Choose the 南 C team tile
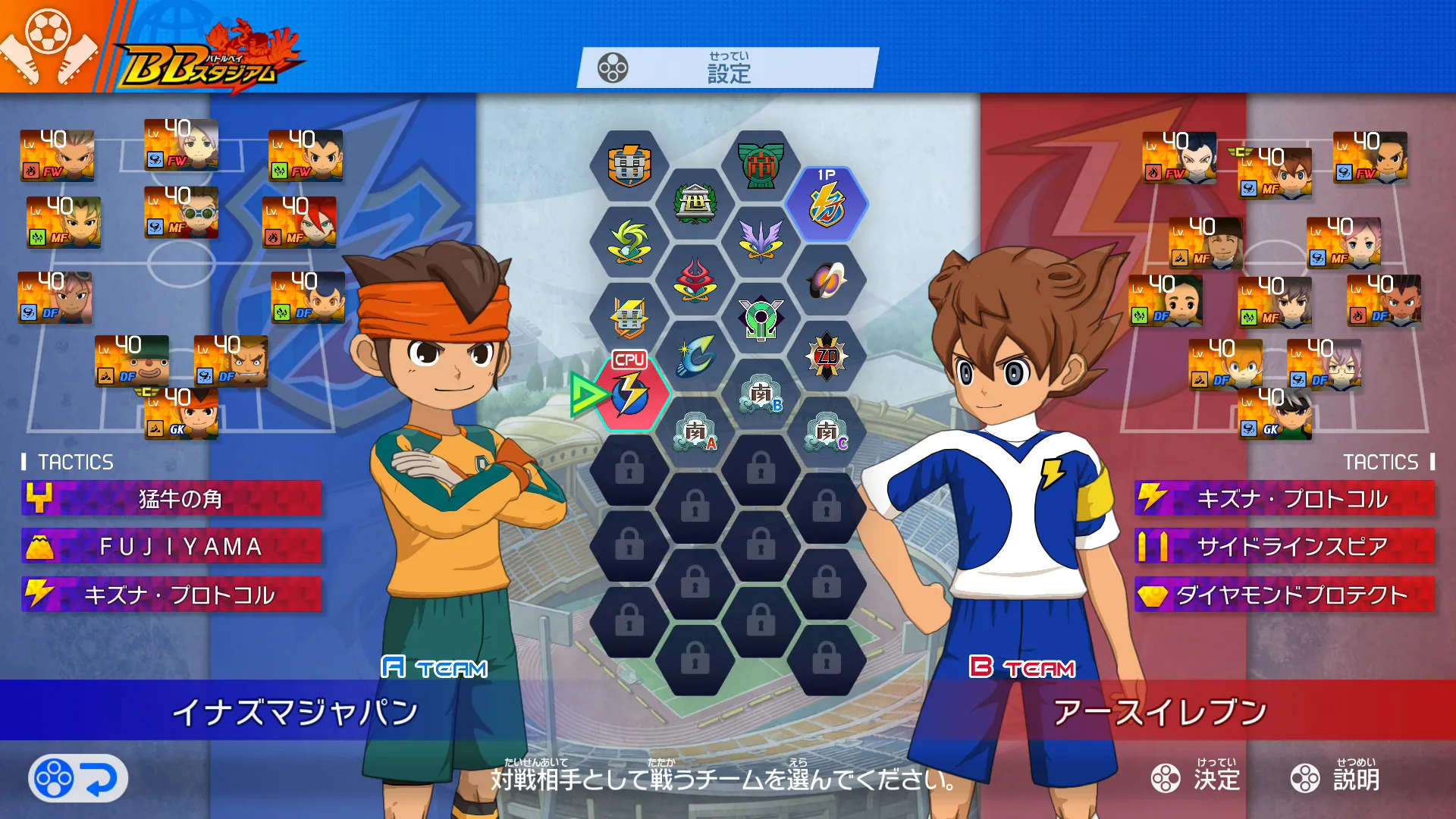The height and width of the screenshot is (819, 1456). point(827,432)
